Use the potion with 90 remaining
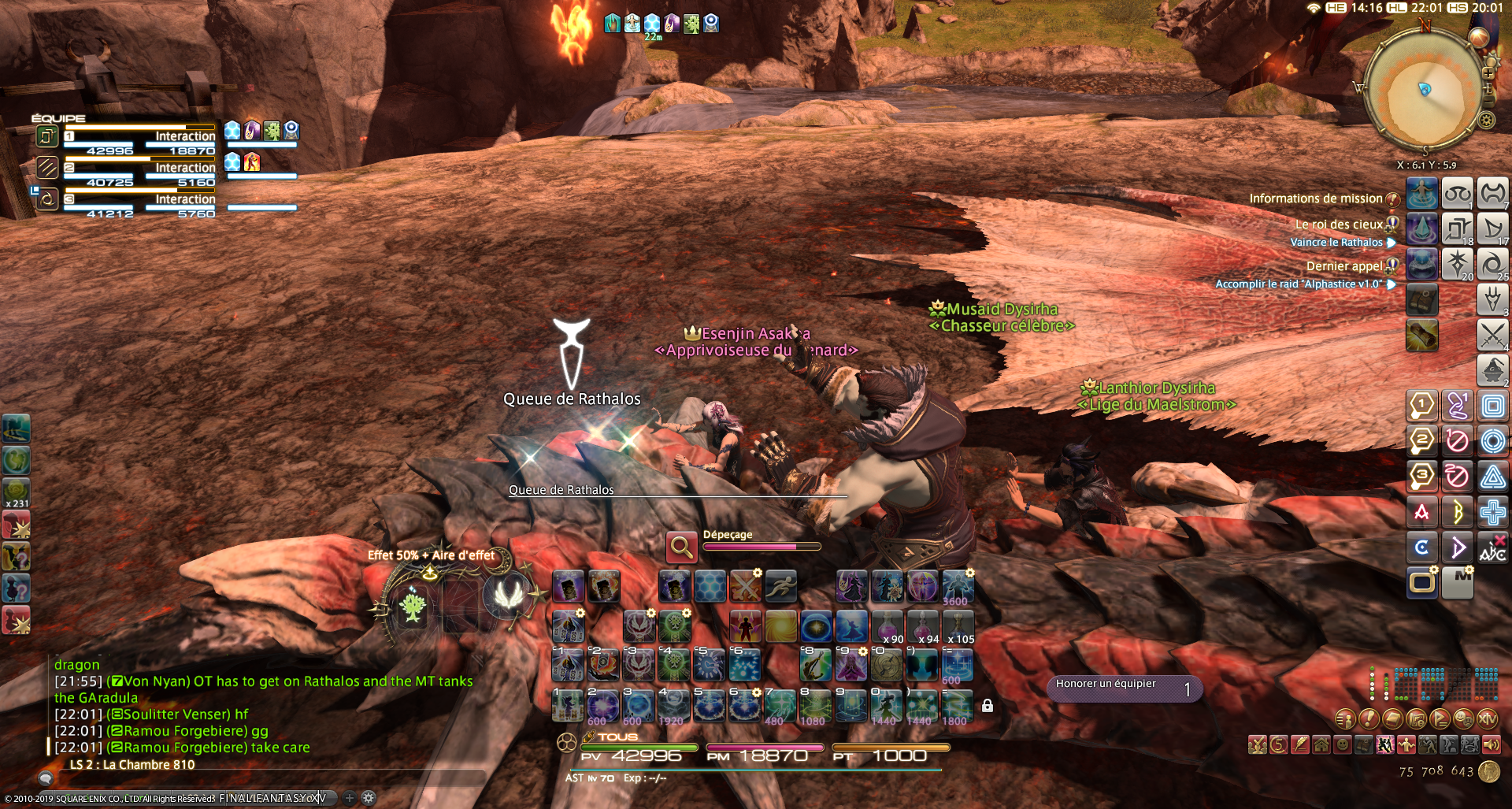 coord(888,627)
